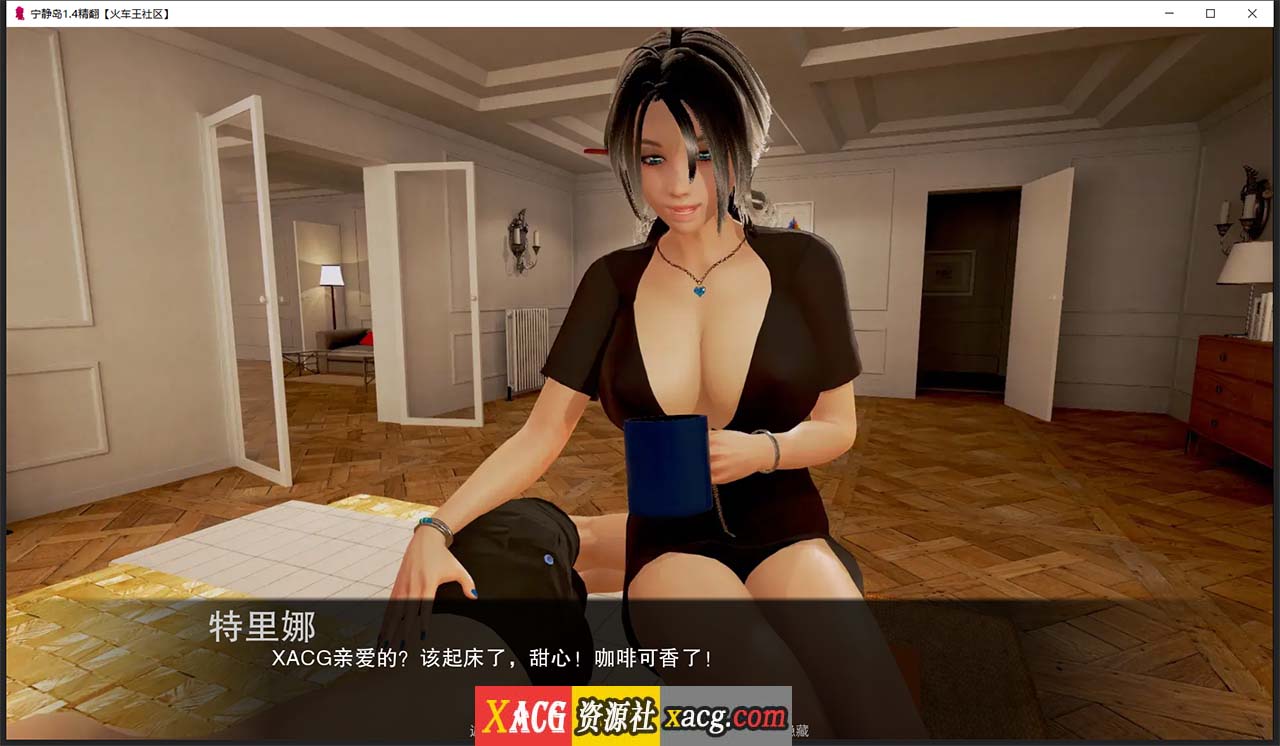Click the minimize button on the title bar

(1168, 13)
